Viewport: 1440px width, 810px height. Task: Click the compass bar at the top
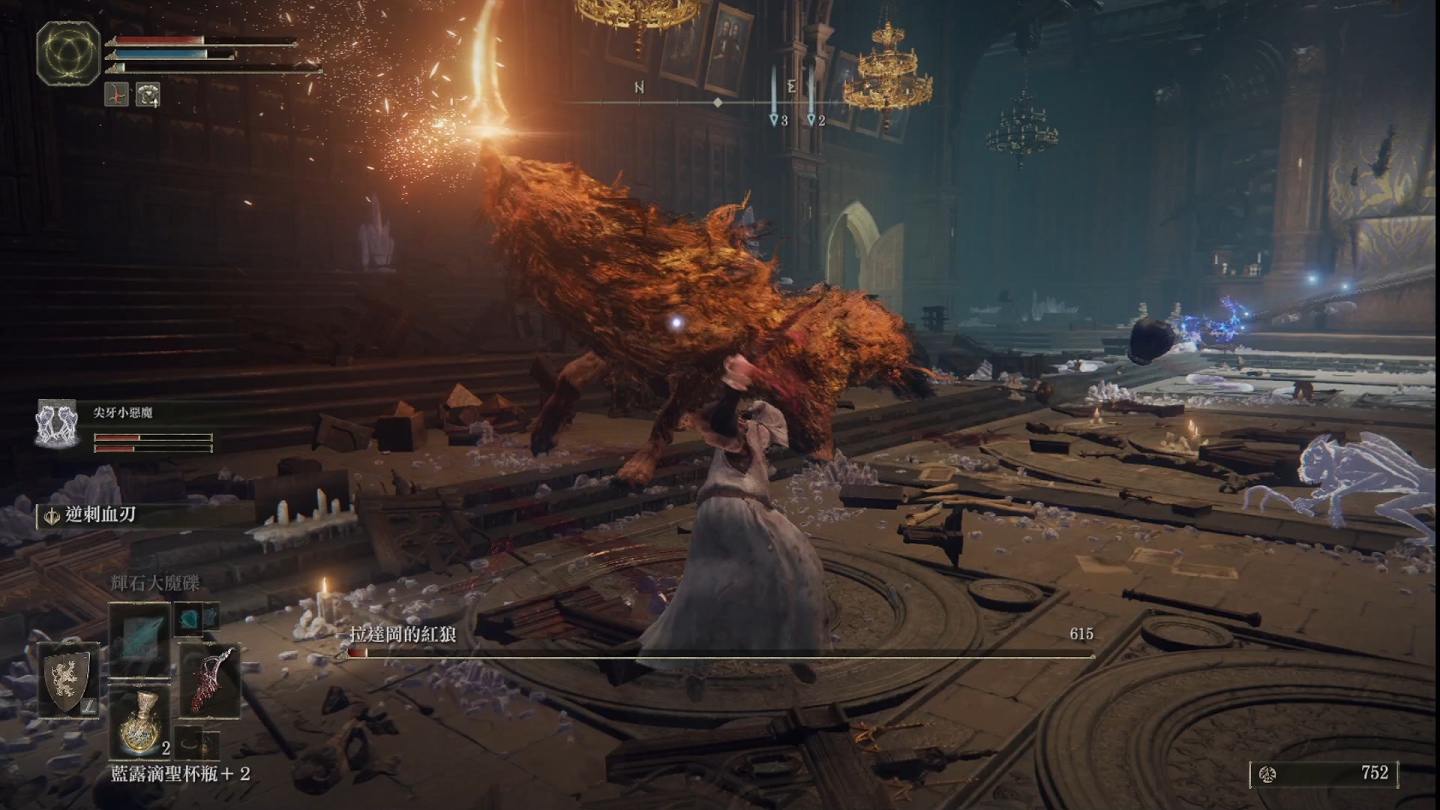(718, 103)
